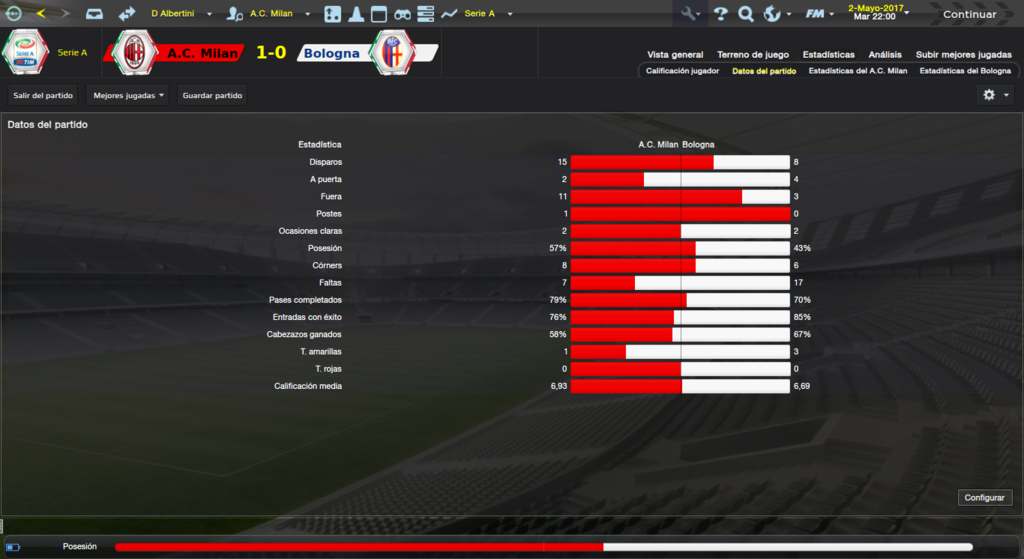Switch to the Vista general tab
The height and width of the screenshot is (559, 1024).
pyautogui.click(x=675, y=55)
